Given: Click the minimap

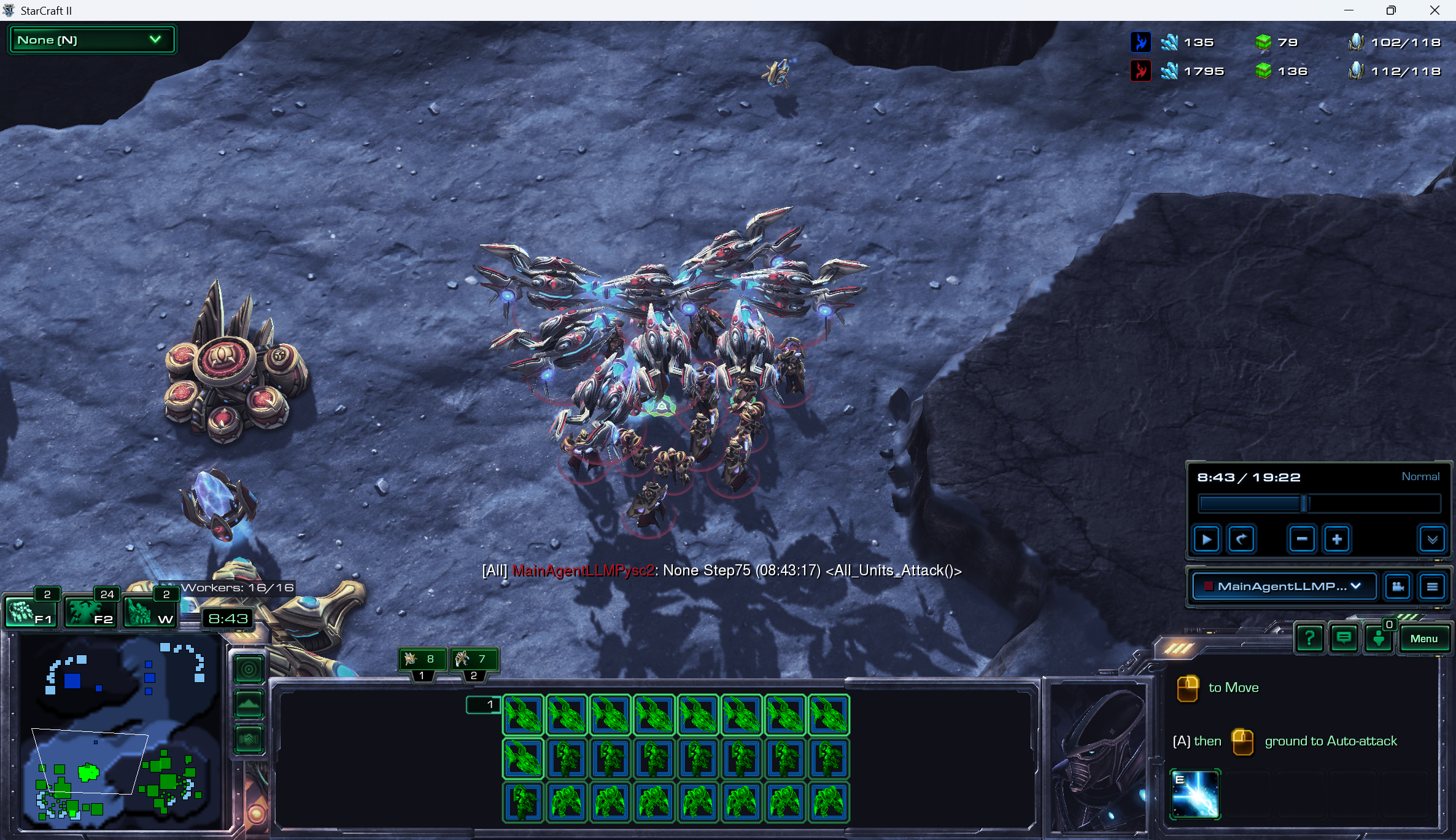Looking at the screenshot, I should point(120,731).
